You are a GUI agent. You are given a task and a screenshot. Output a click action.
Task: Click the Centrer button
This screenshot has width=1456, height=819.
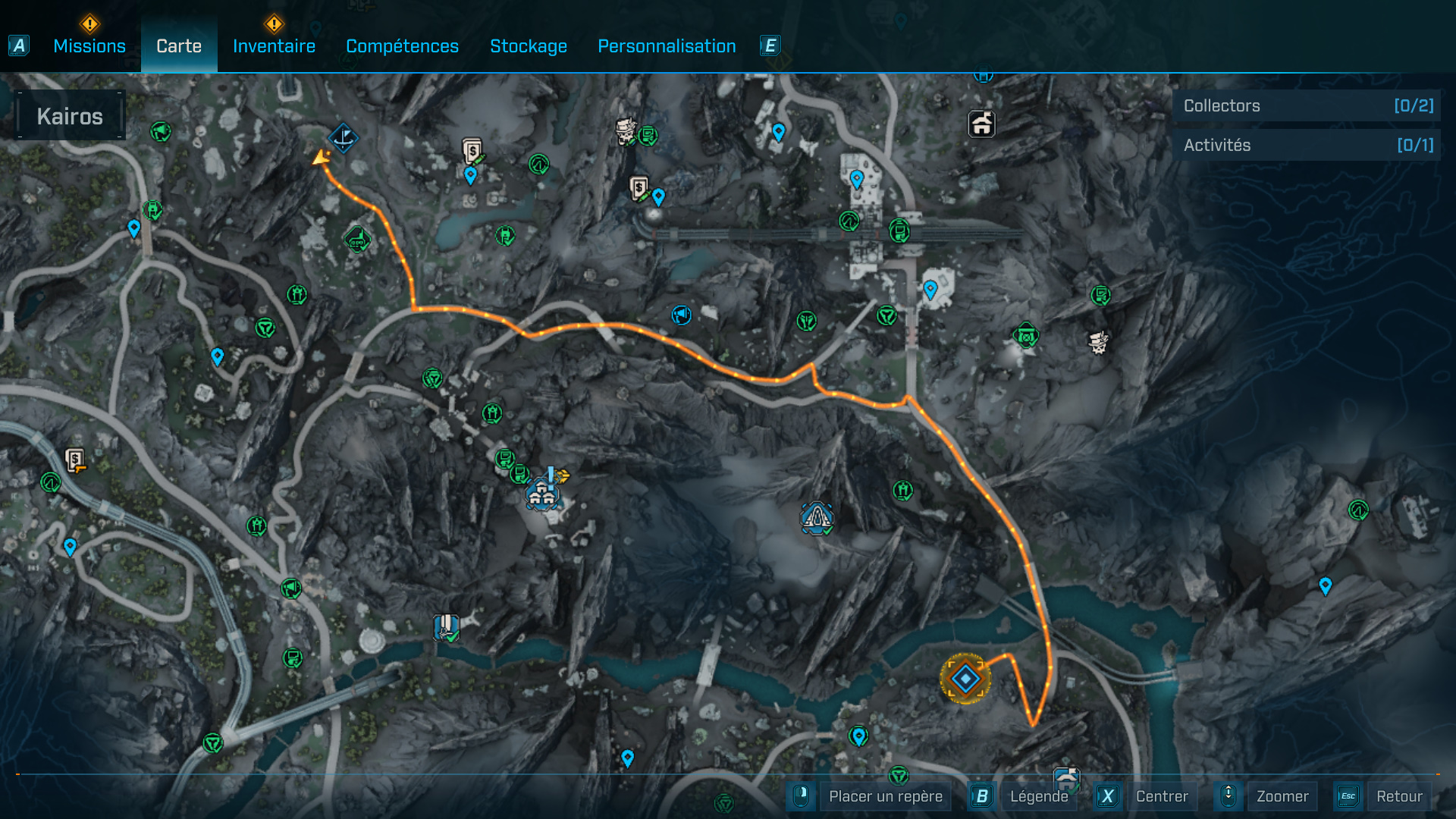coord(1161,796)
